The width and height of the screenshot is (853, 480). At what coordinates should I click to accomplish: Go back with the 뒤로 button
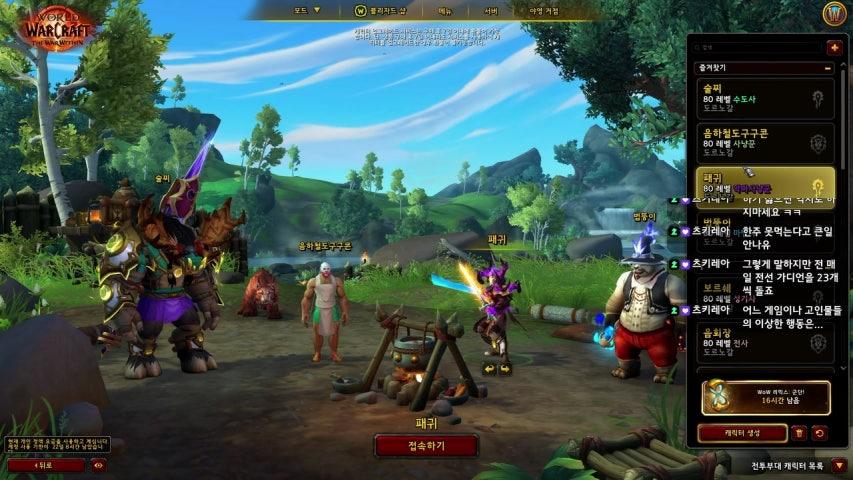pos(46,465)
